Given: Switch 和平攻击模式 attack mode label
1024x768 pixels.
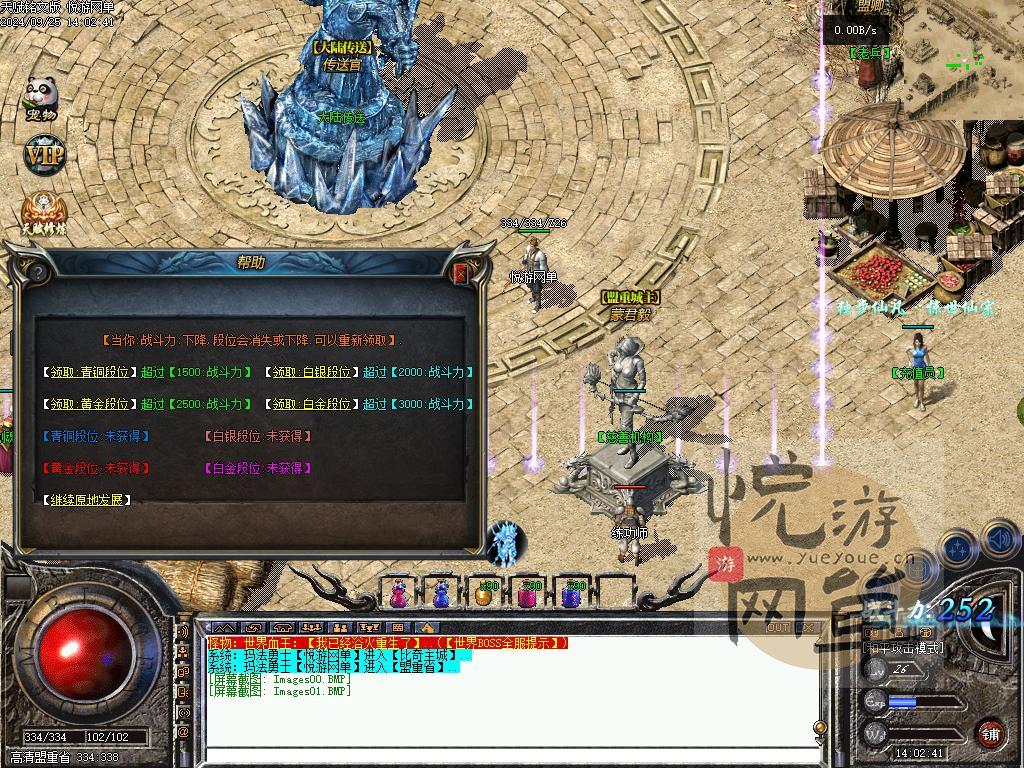Looking at the screenshot, I should coord(903,648).
